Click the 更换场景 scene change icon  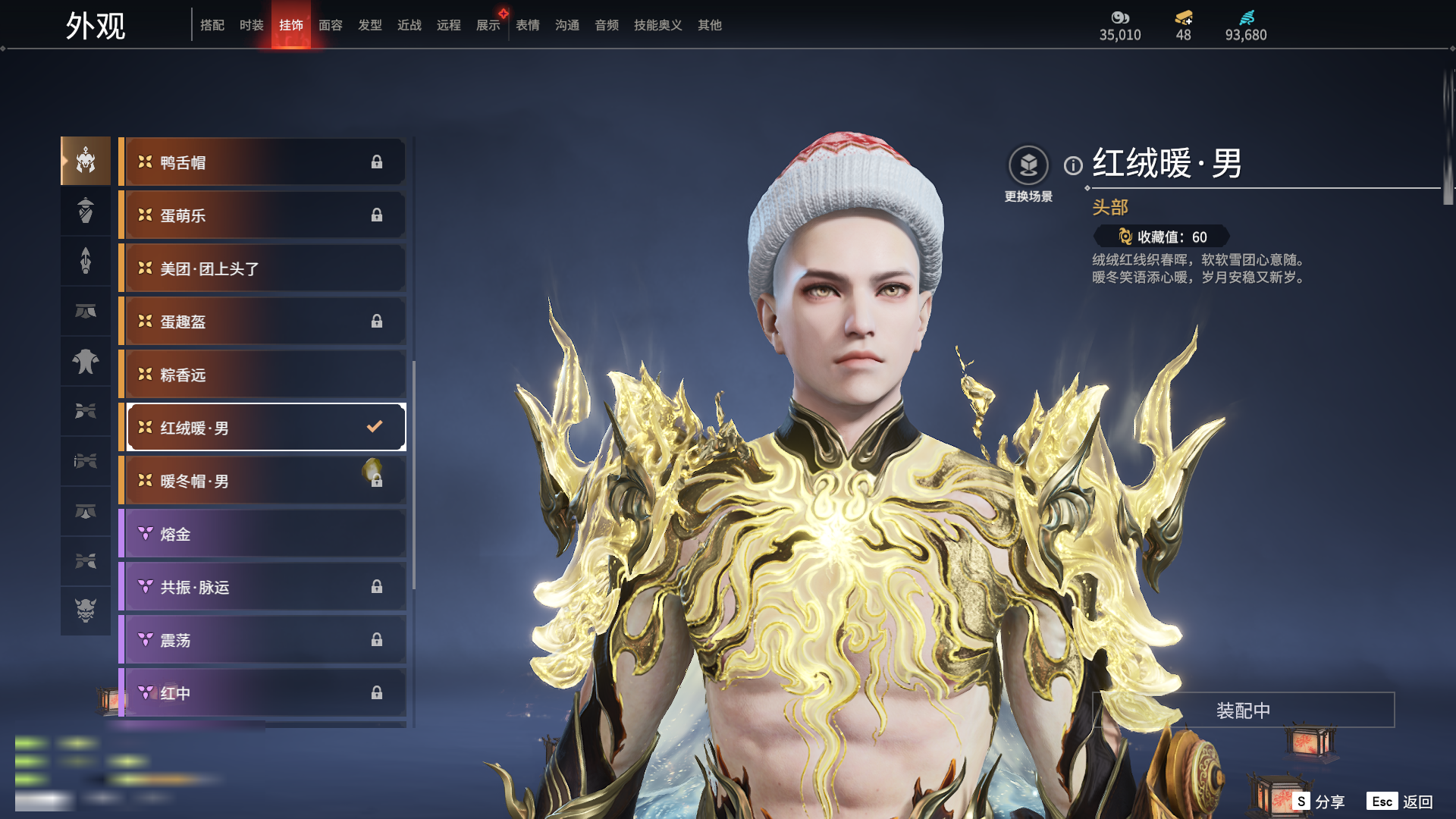coord(1028,166)
